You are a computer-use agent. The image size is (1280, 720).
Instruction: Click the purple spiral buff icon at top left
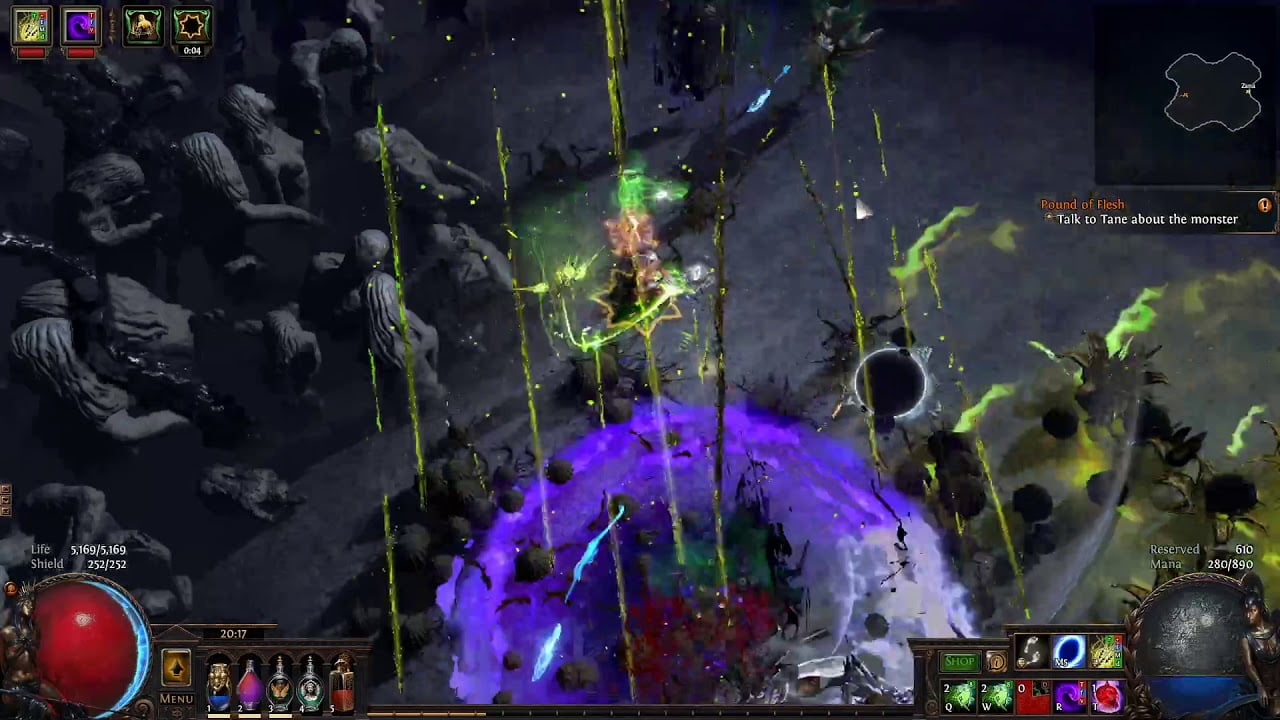(x=80, y=25)
